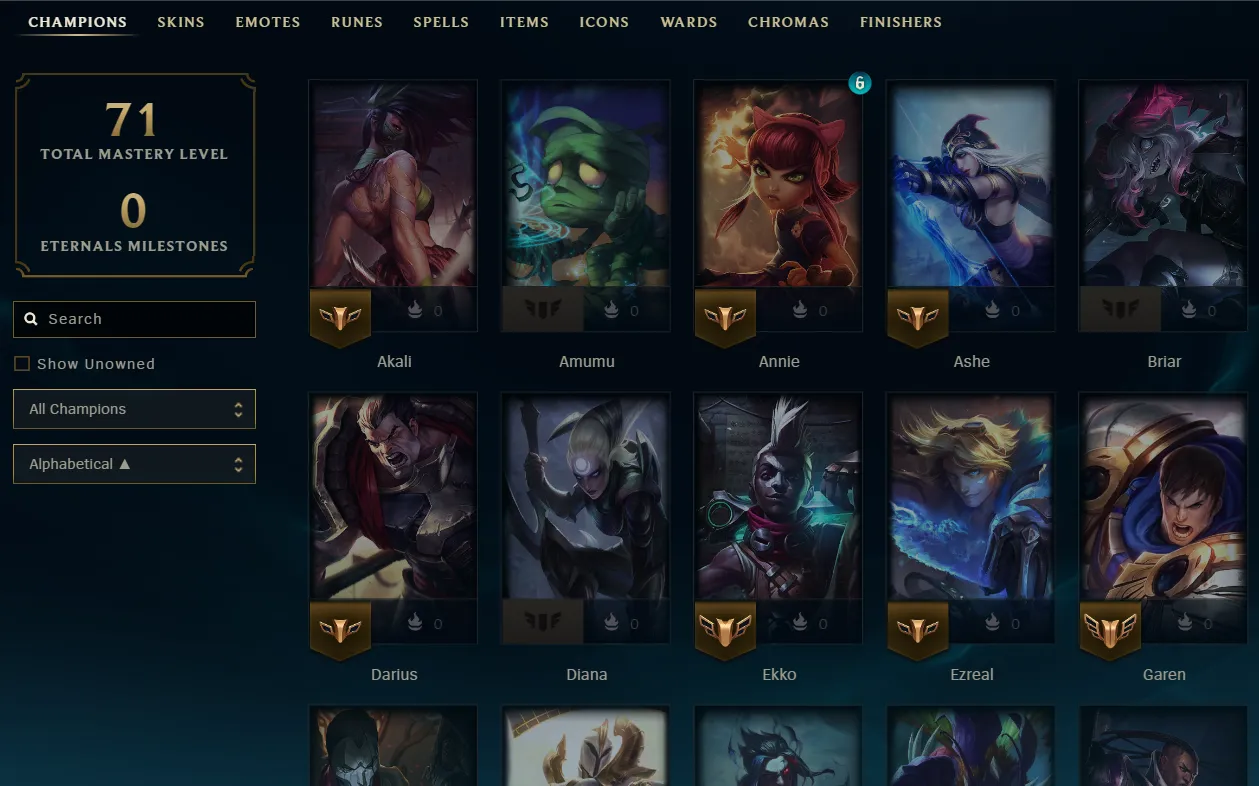The image size is (1259, 786).
Task: Open the Finishers tab
Action: coord(901,22)
